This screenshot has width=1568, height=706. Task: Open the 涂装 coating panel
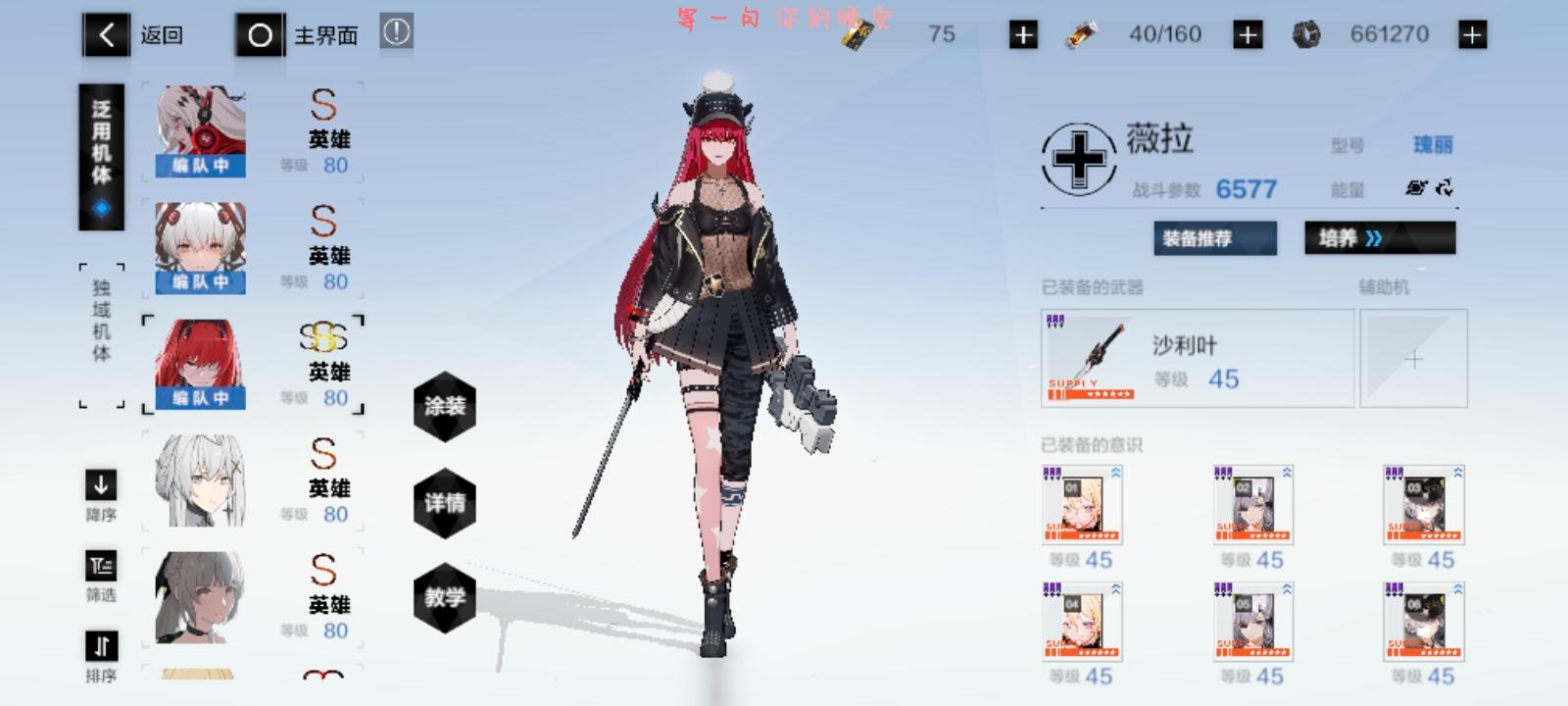pos(446,407)
